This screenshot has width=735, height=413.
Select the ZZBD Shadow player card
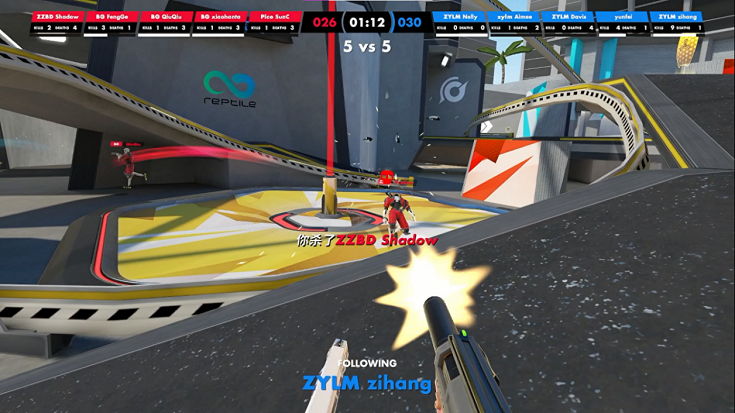(x=57, y=23)
